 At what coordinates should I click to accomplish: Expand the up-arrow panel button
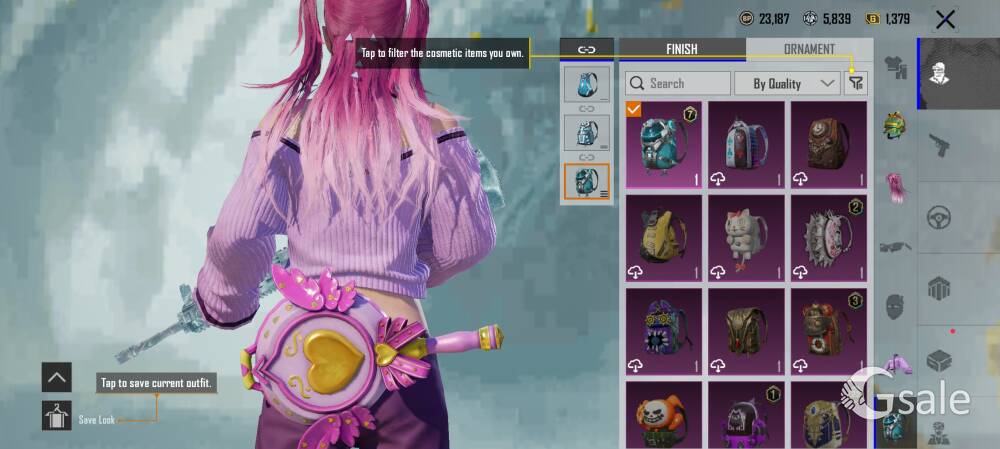pos(57,377)
